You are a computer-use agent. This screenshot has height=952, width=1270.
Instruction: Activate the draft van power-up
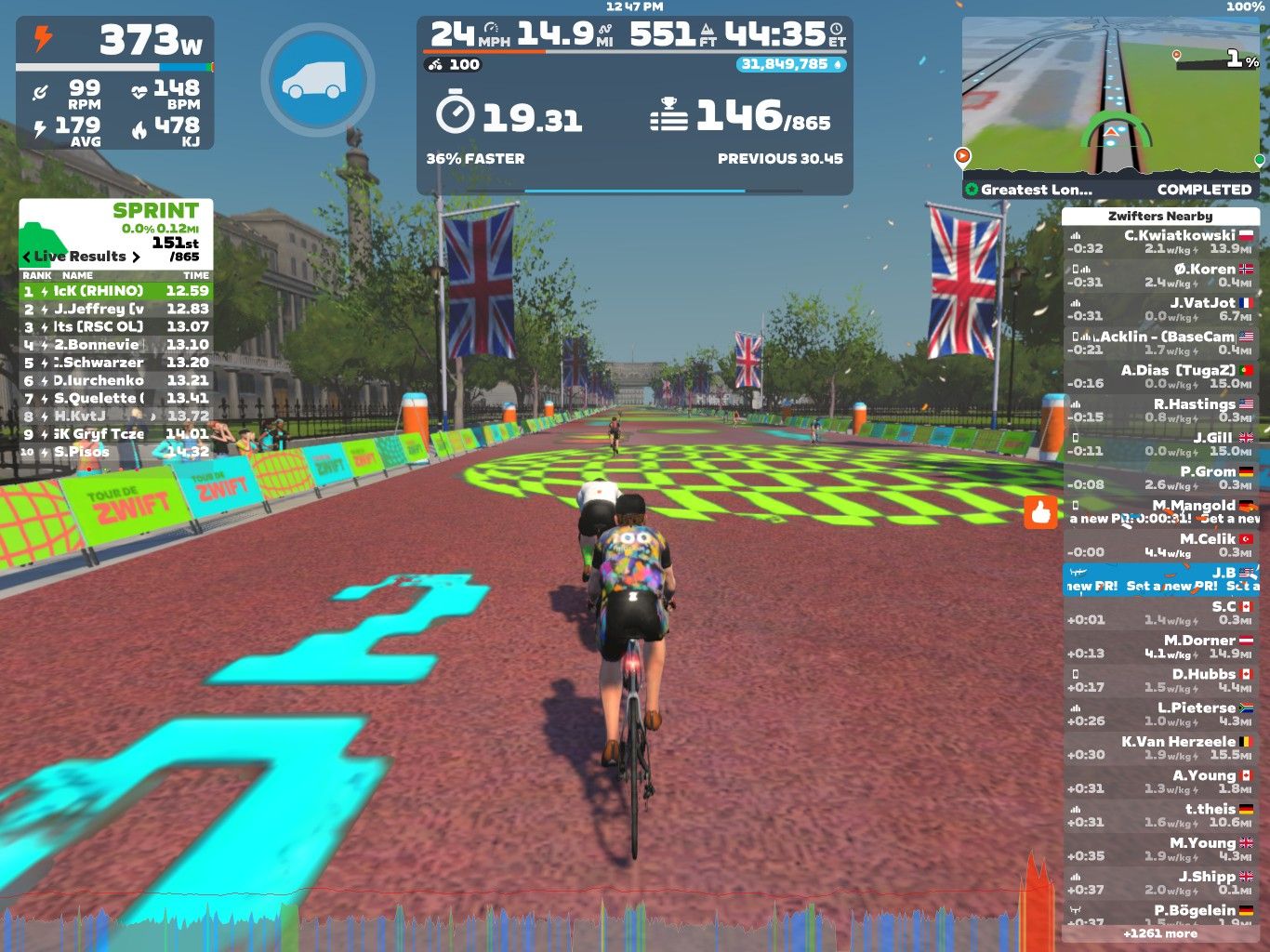click(317, 80)
